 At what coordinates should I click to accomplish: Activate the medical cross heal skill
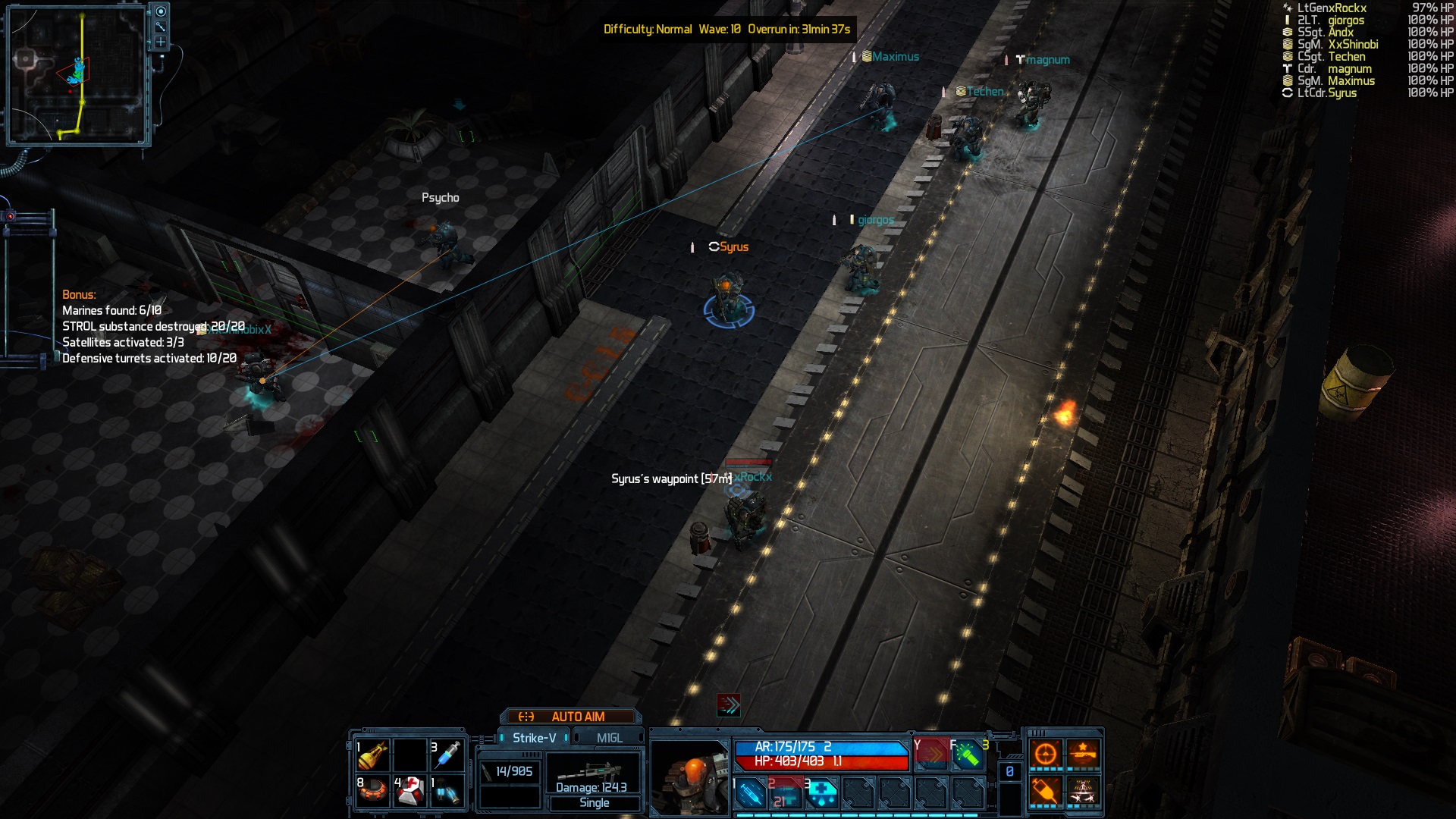[821, 793]
